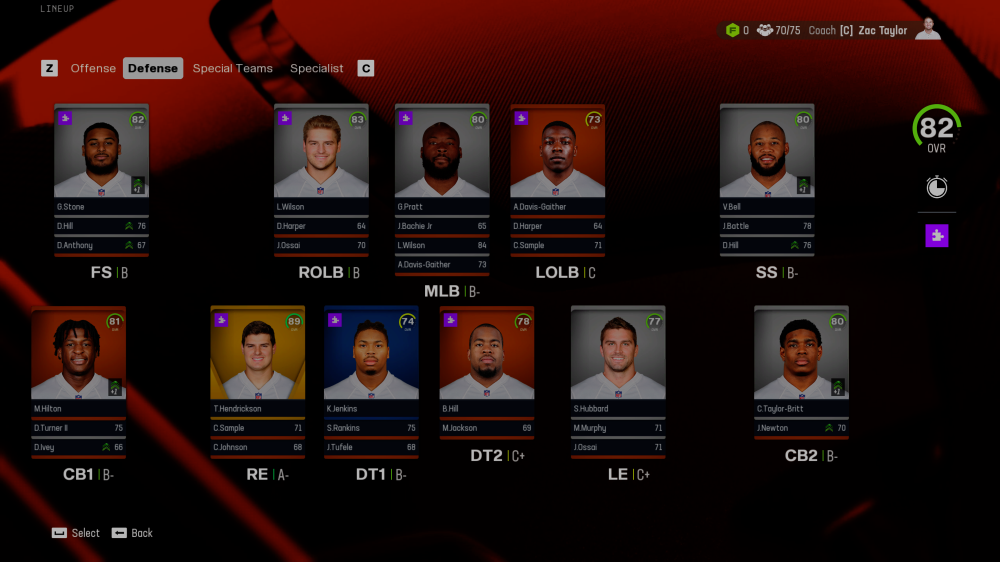Pick the DT1 card K.Jenkins
The height and width of the screenshot is (562, 1000).
371,358
